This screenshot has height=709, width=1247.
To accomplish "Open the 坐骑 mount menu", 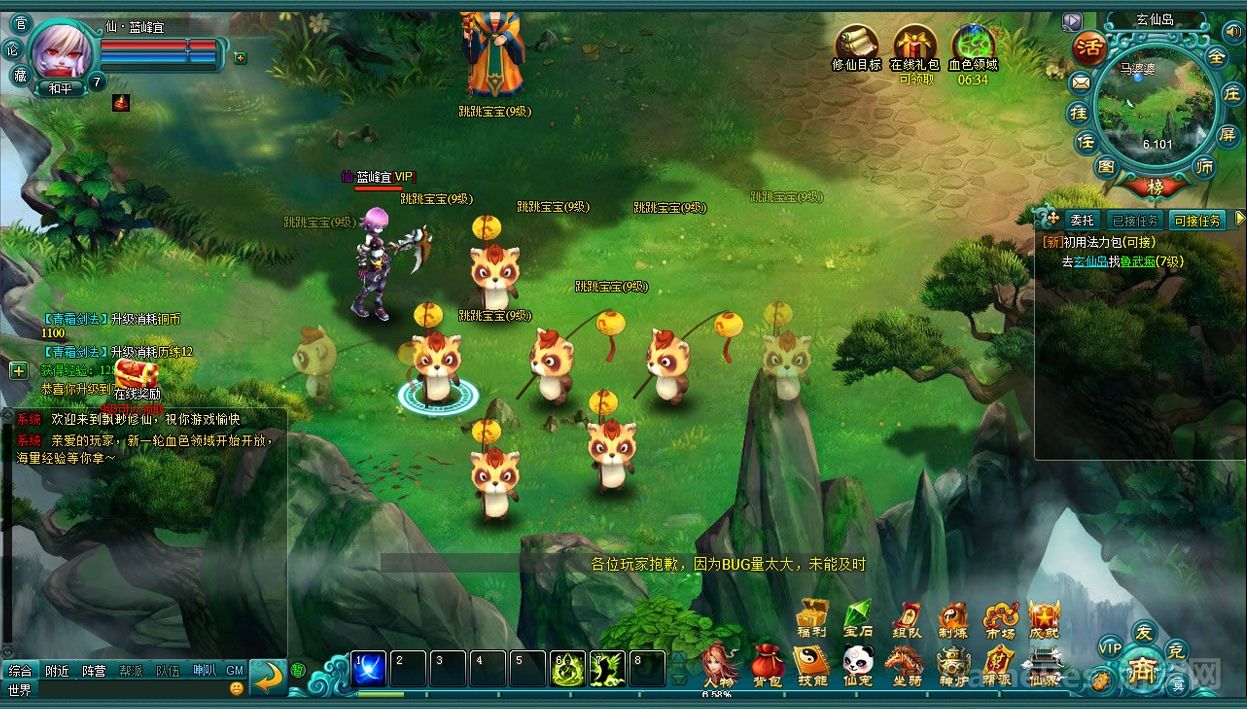I will [904, 663].
